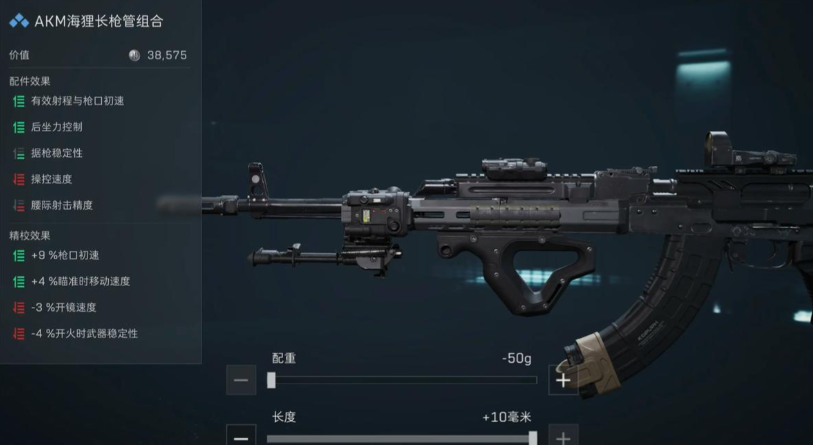
Task: Click the 配重 weight slider track
Action: click(402, 380)
